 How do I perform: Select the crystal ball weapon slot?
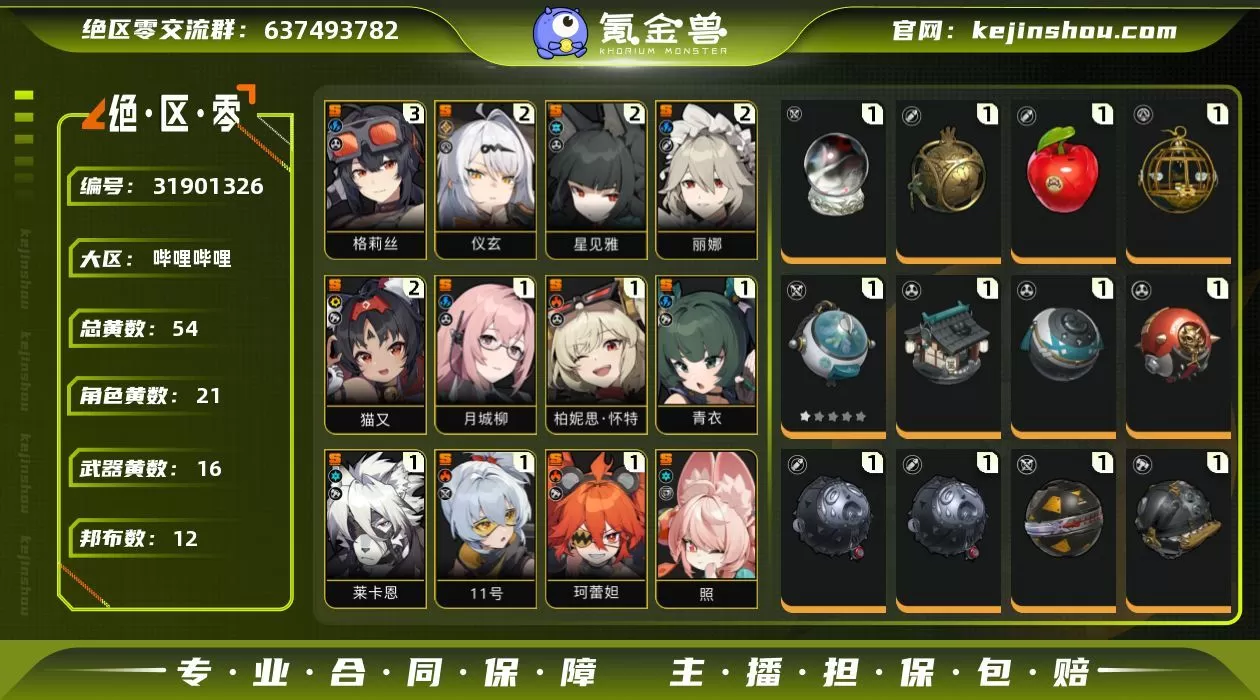834,176
